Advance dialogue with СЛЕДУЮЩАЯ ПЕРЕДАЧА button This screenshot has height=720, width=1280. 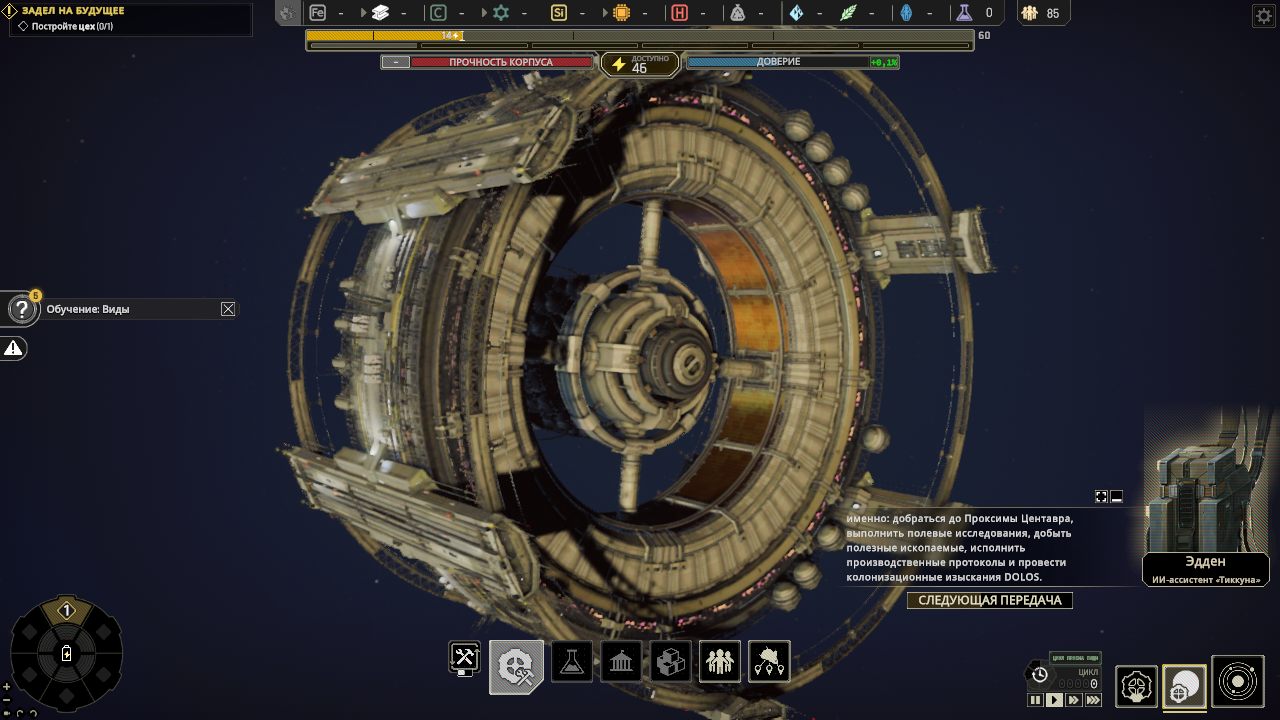coord(989,601)
